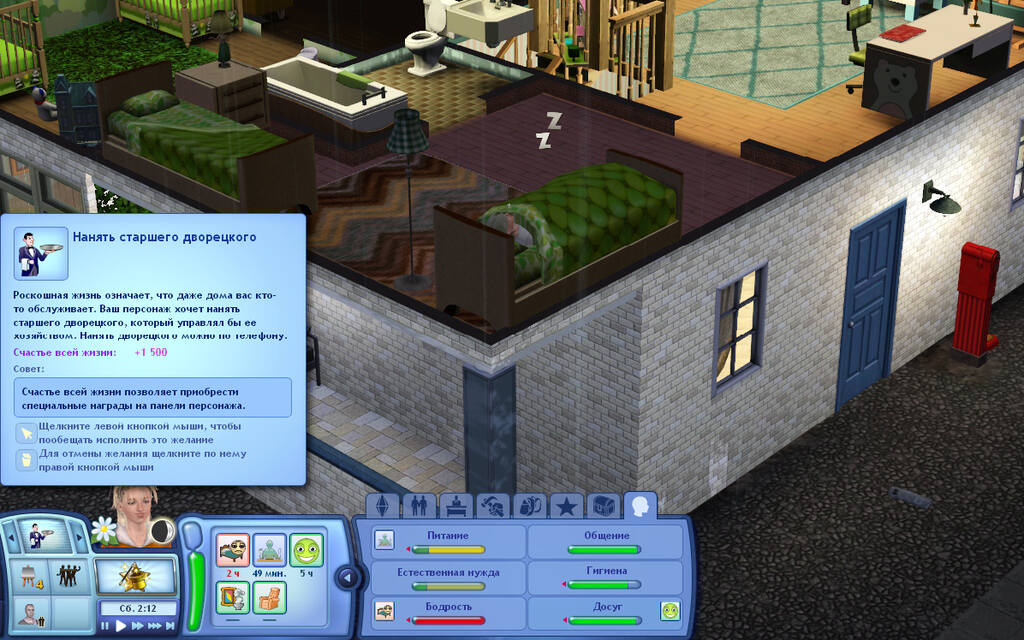Screen dimensions: 1024x640
Task: Open the Lifetime Rewards treasure chest tab
Action: pyautogui.click(x=602, y=506)
